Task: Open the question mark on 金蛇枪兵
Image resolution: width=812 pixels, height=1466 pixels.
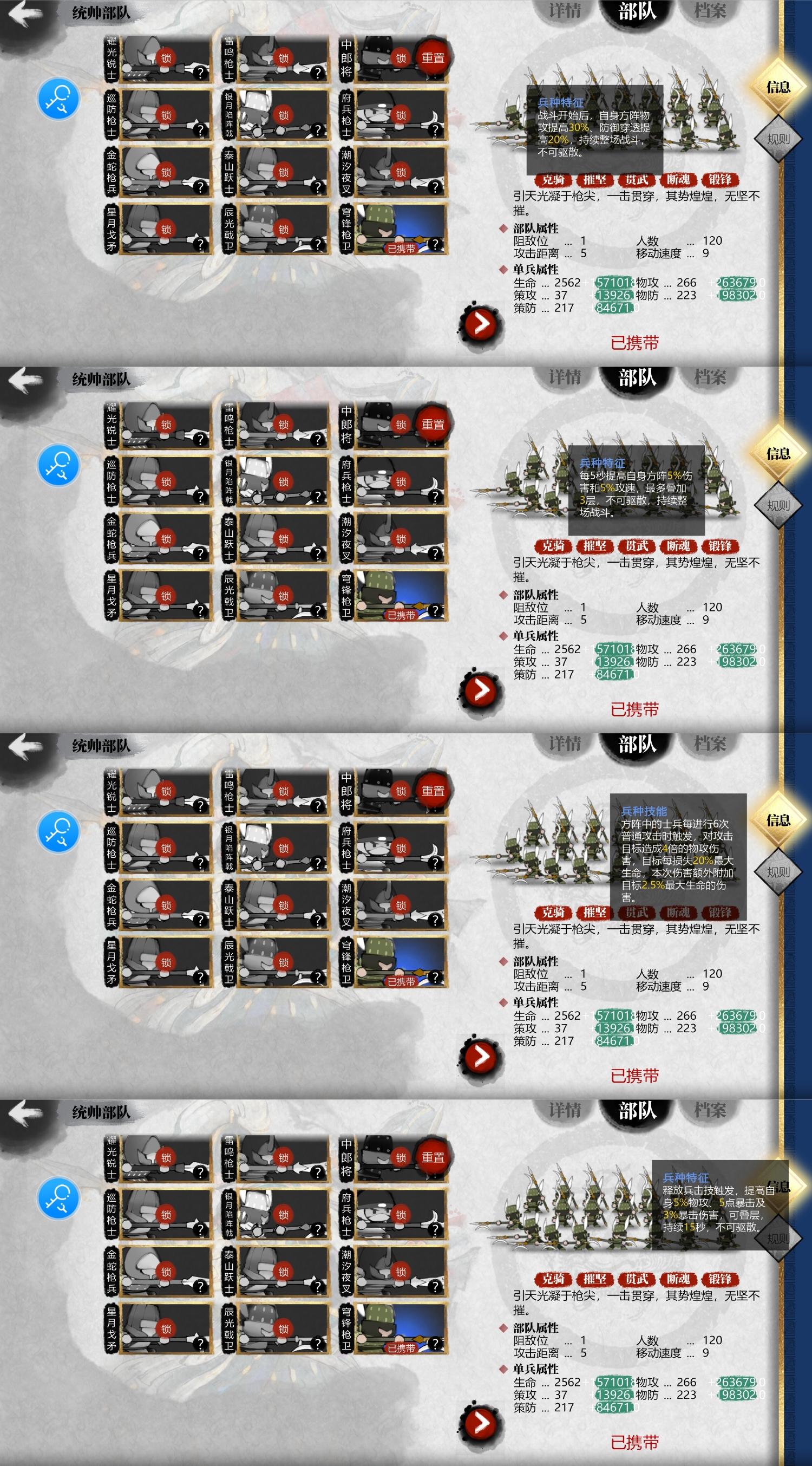Action: [x=201, y=187]
